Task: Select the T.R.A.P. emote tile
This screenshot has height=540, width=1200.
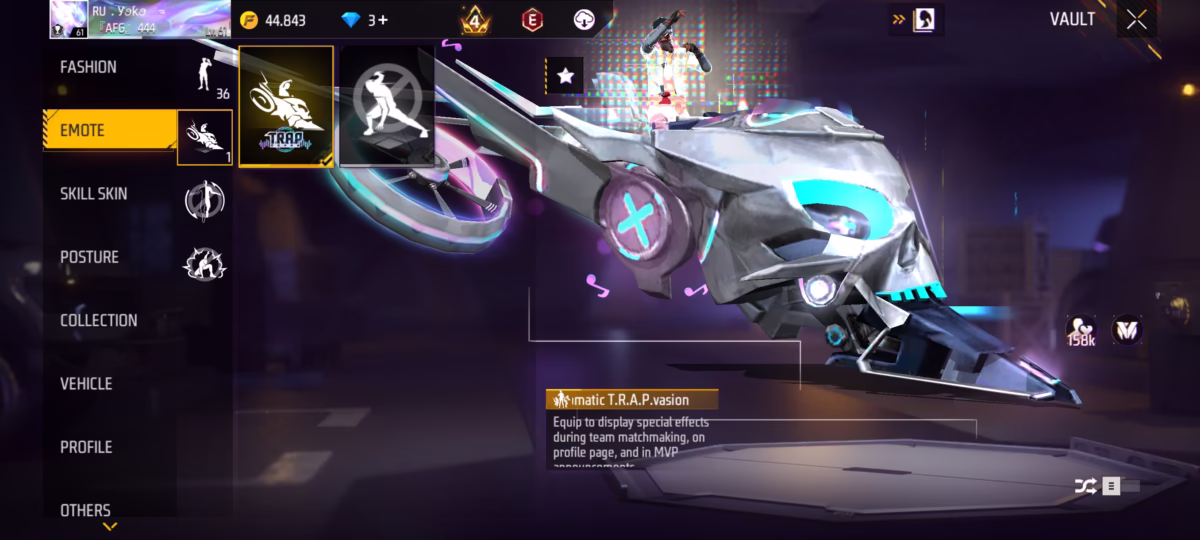Action: (x=286, y=106)
